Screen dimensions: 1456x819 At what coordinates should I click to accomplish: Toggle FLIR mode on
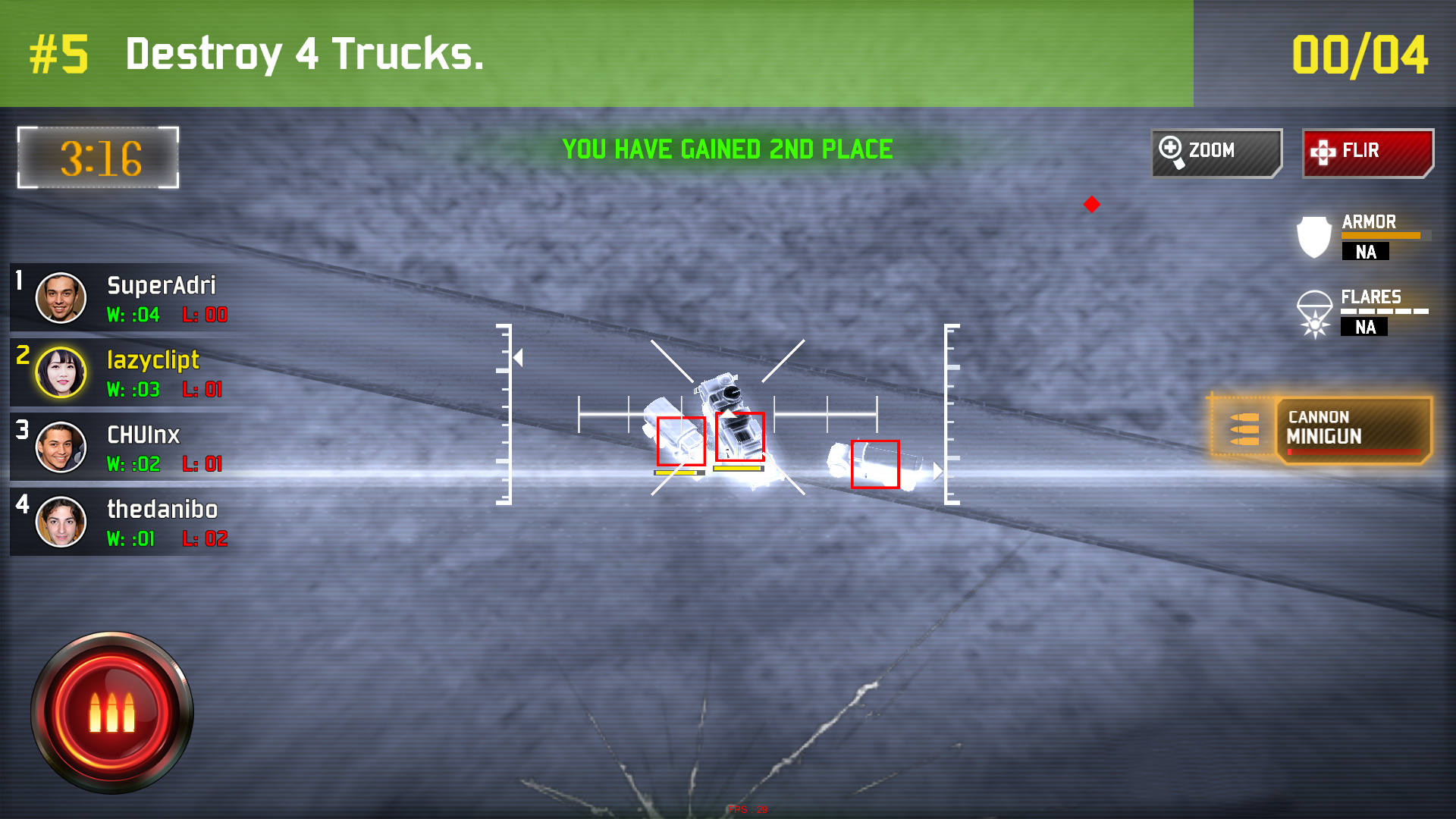click(x=1367, y=150)
